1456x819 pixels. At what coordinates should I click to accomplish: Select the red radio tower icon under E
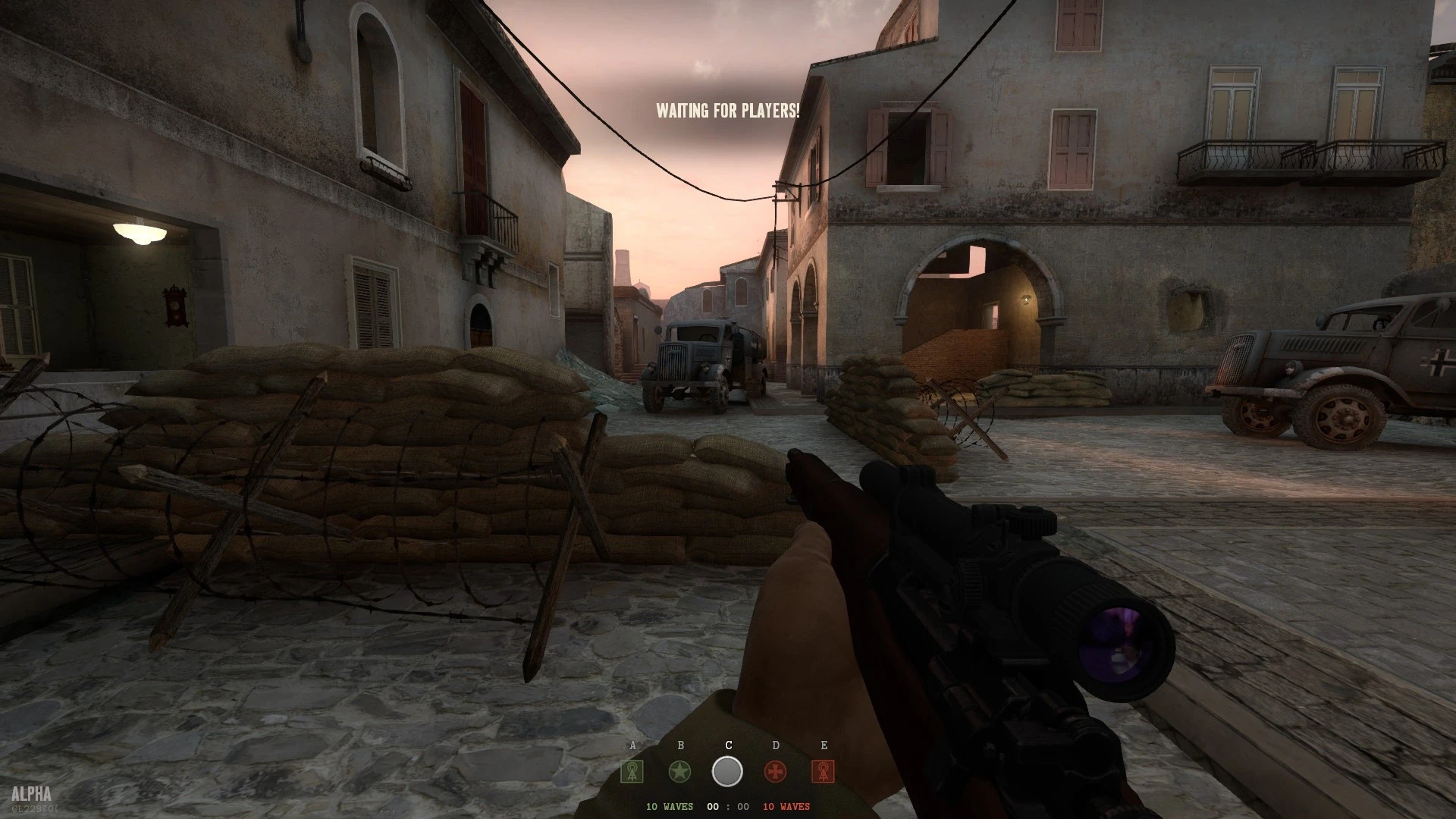[x=824, y=772]
